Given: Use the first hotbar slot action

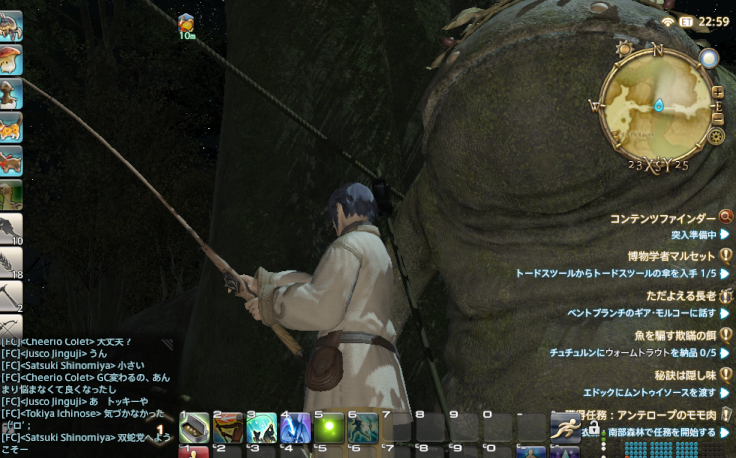Looking at the screenshot, I should 194,428.
